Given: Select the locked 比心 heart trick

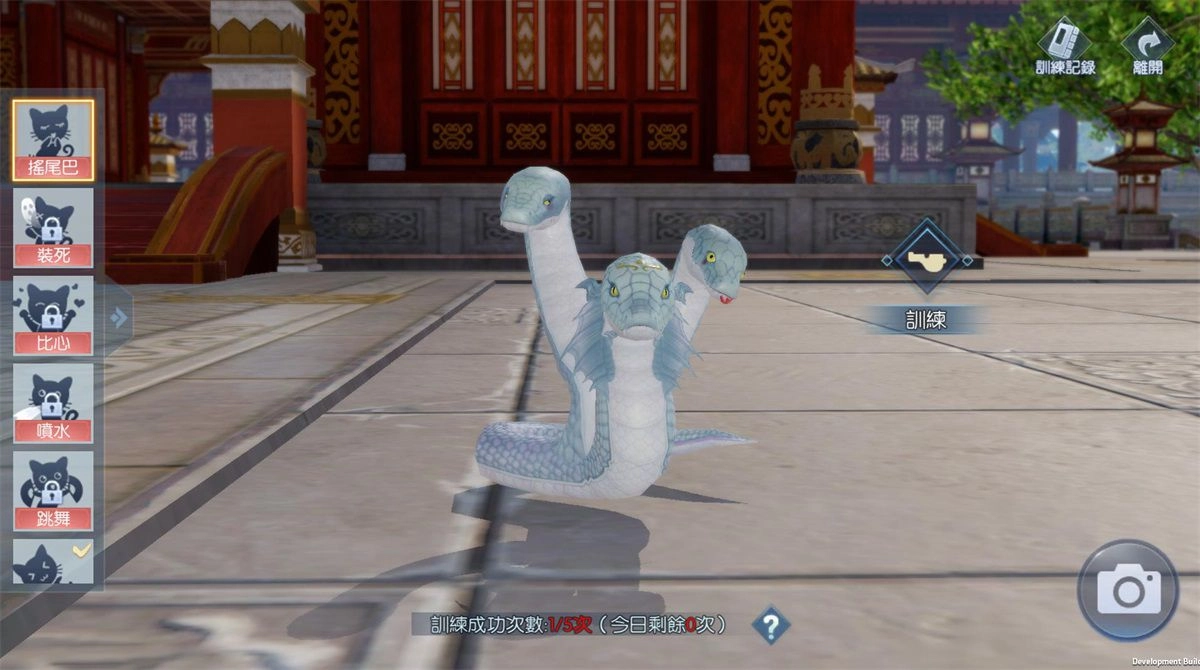Looking at the screenshot, I should 53,316.
